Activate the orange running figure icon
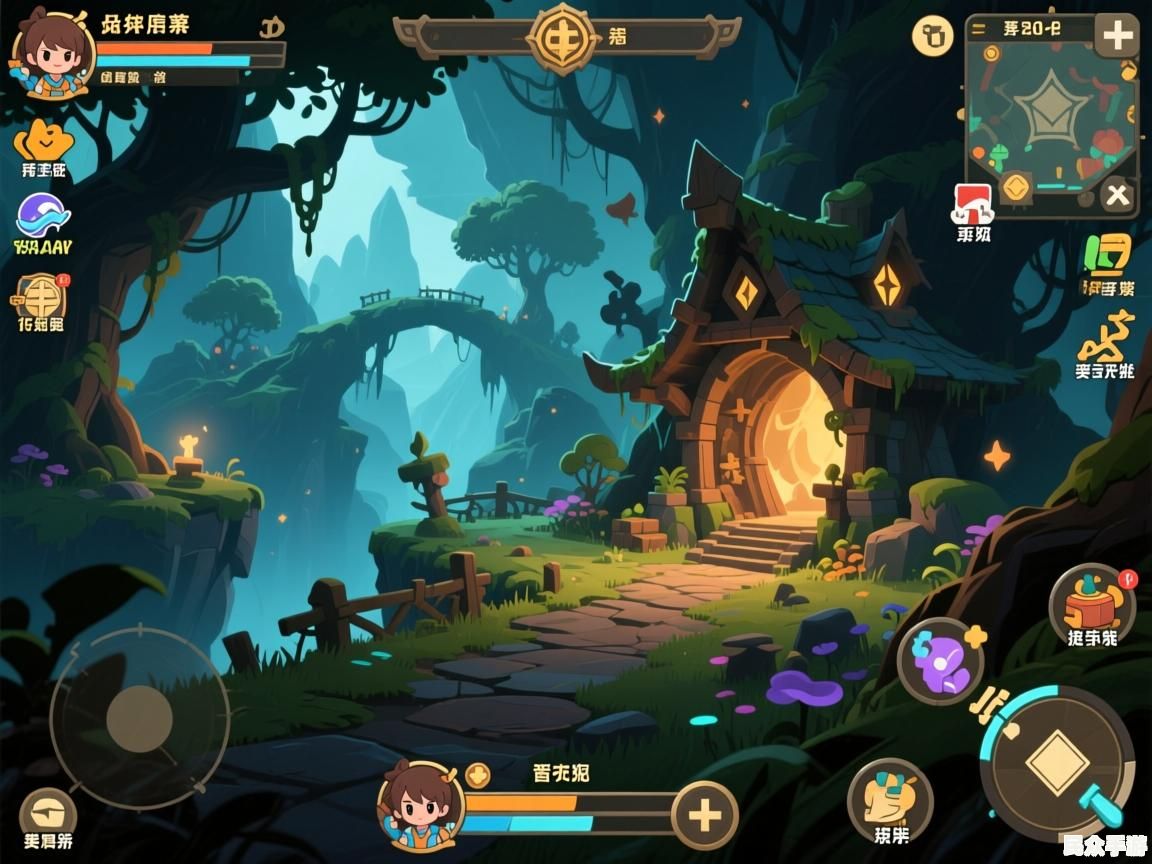The width and height of the screenshot is (1152, 864). coord(1106,338)
